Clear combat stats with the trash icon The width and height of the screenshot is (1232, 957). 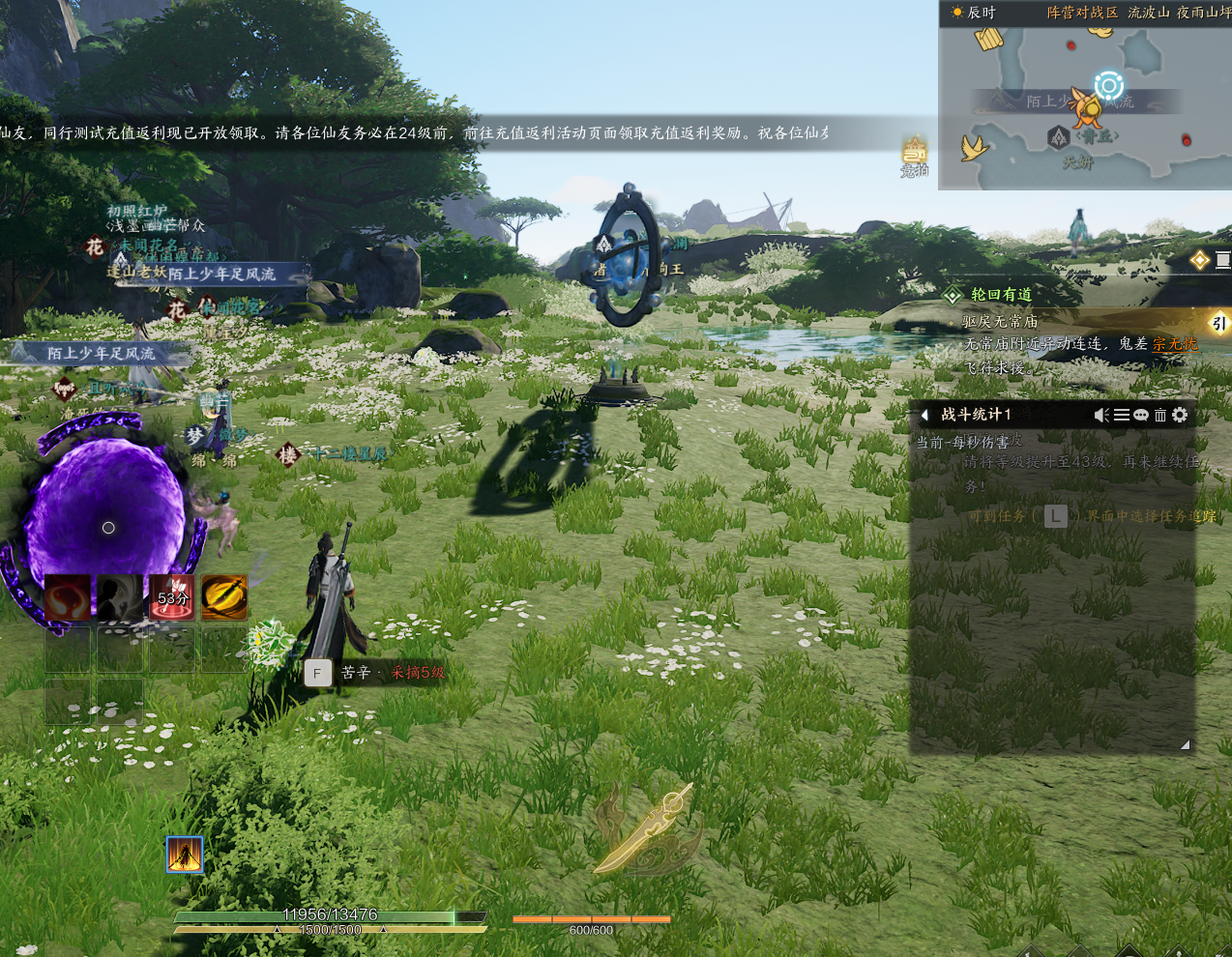(x=1160, y=415)
